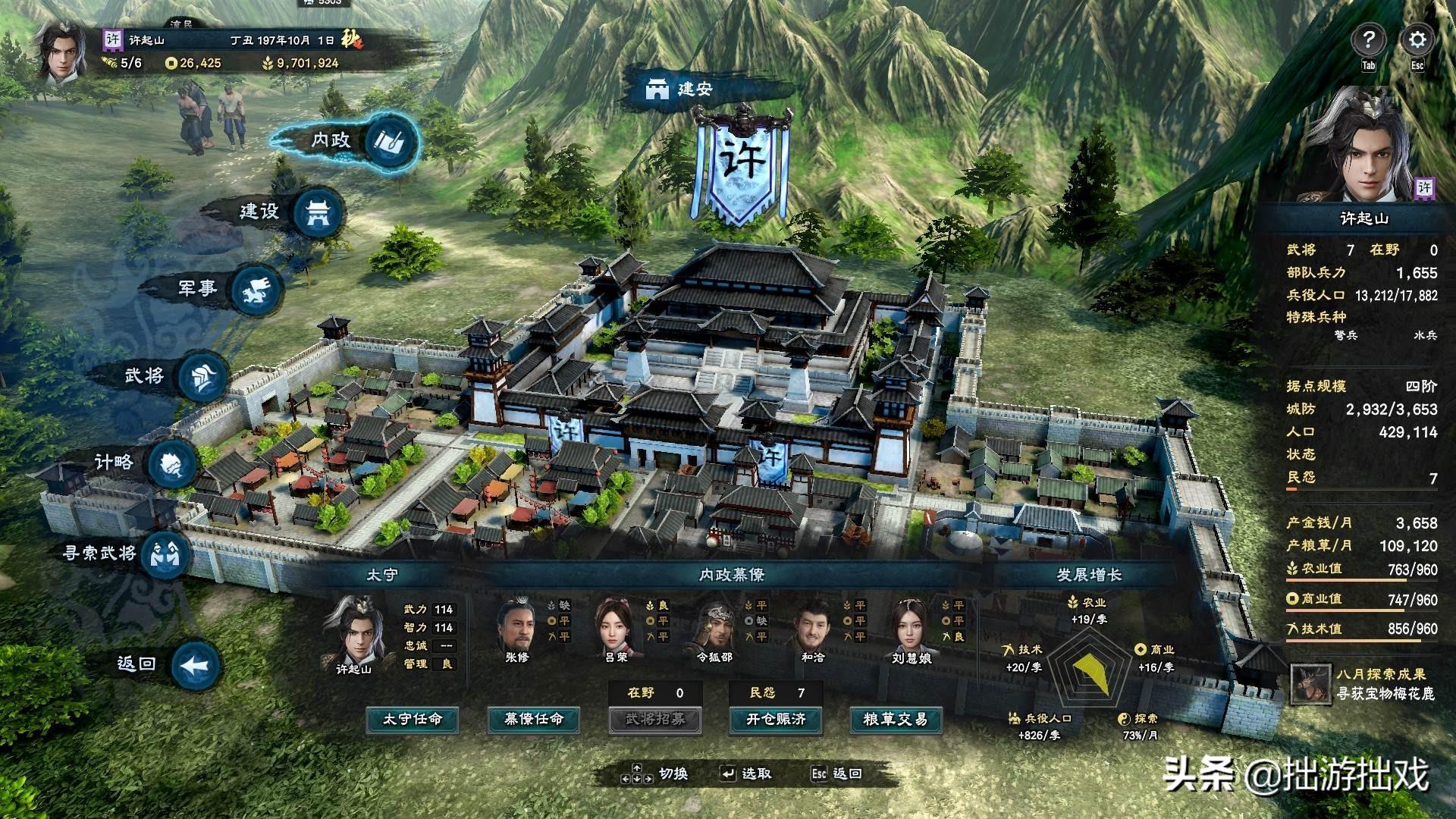Open 幕僚任命 staff appointment
The image size is (1456, 819).
(x=534, y=719)
